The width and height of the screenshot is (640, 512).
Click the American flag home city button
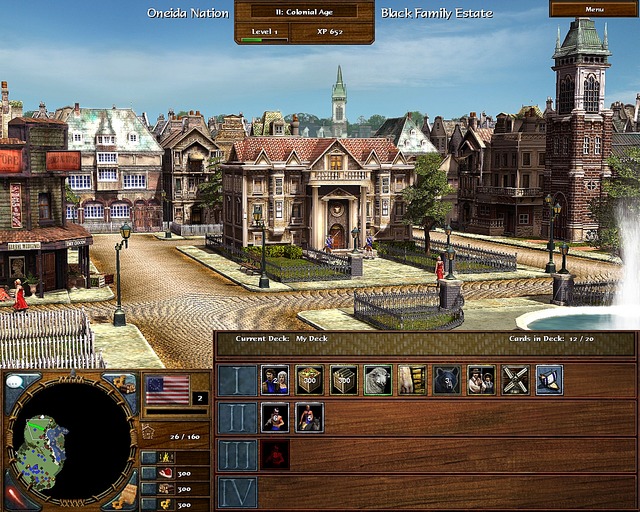pos(167,388)
